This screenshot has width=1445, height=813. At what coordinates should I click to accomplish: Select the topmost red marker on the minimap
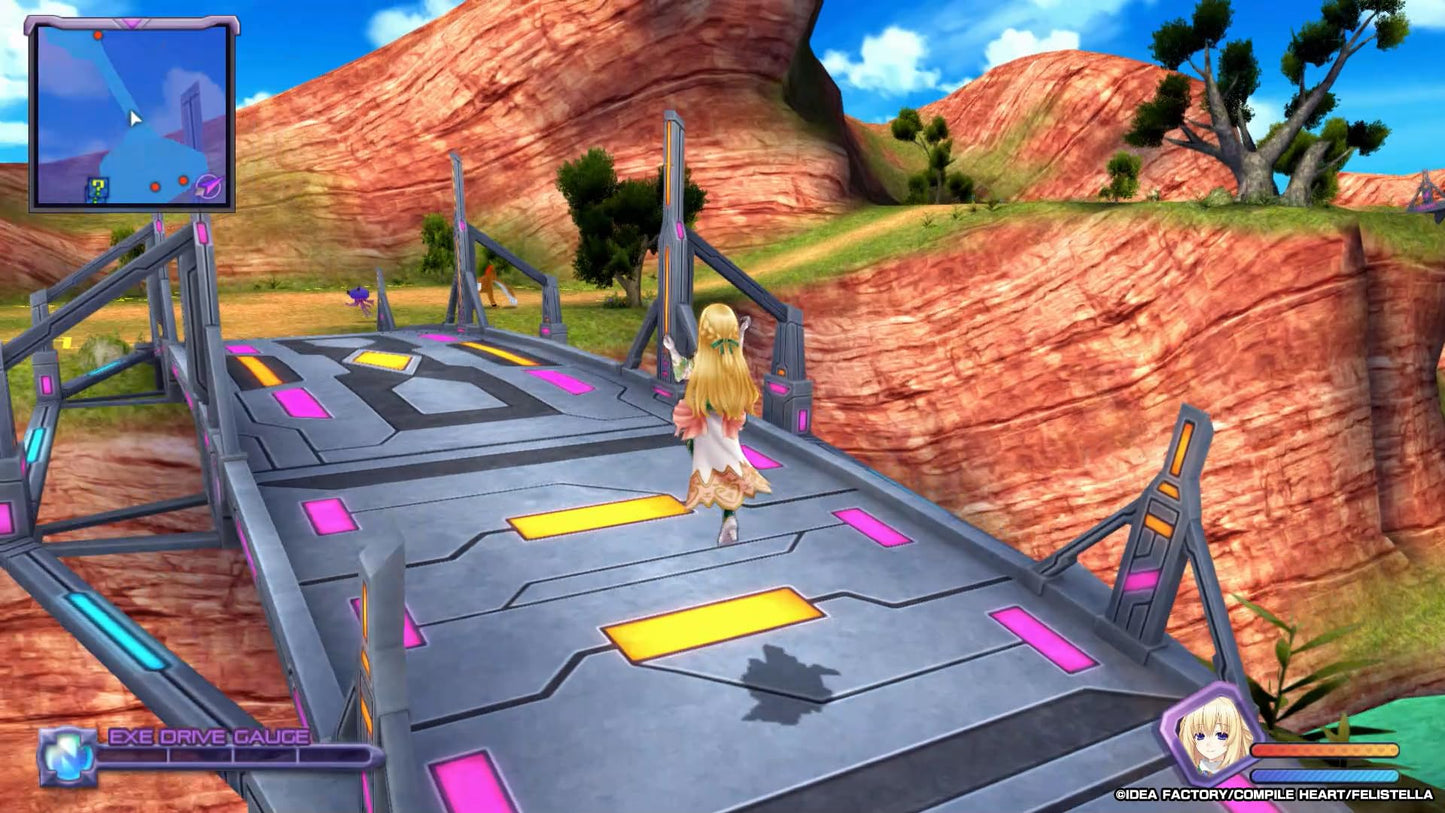[98, 35]
